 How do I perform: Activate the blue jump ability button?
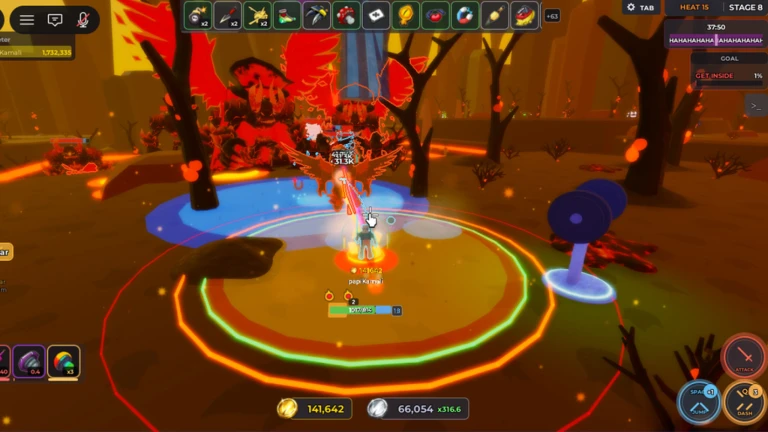point(699,402)
